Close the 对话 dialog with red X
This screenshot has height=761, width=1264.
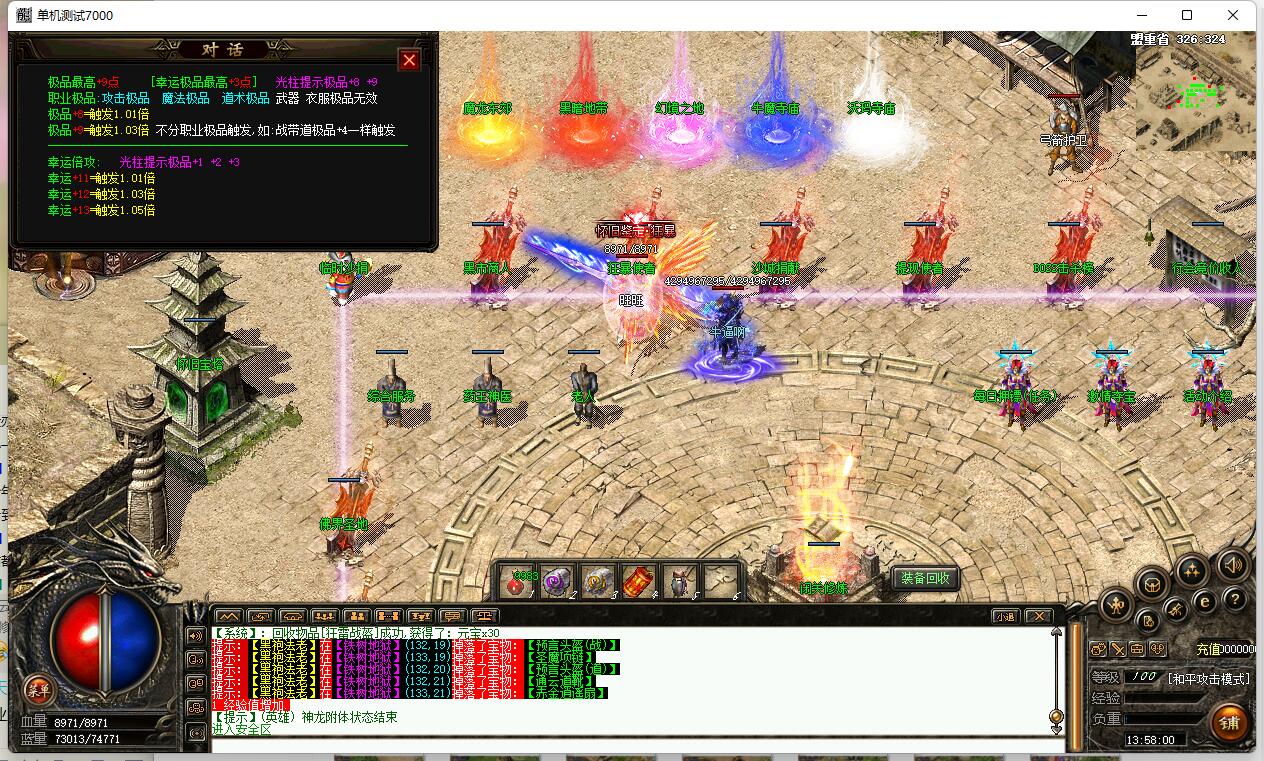click(409, 60)
